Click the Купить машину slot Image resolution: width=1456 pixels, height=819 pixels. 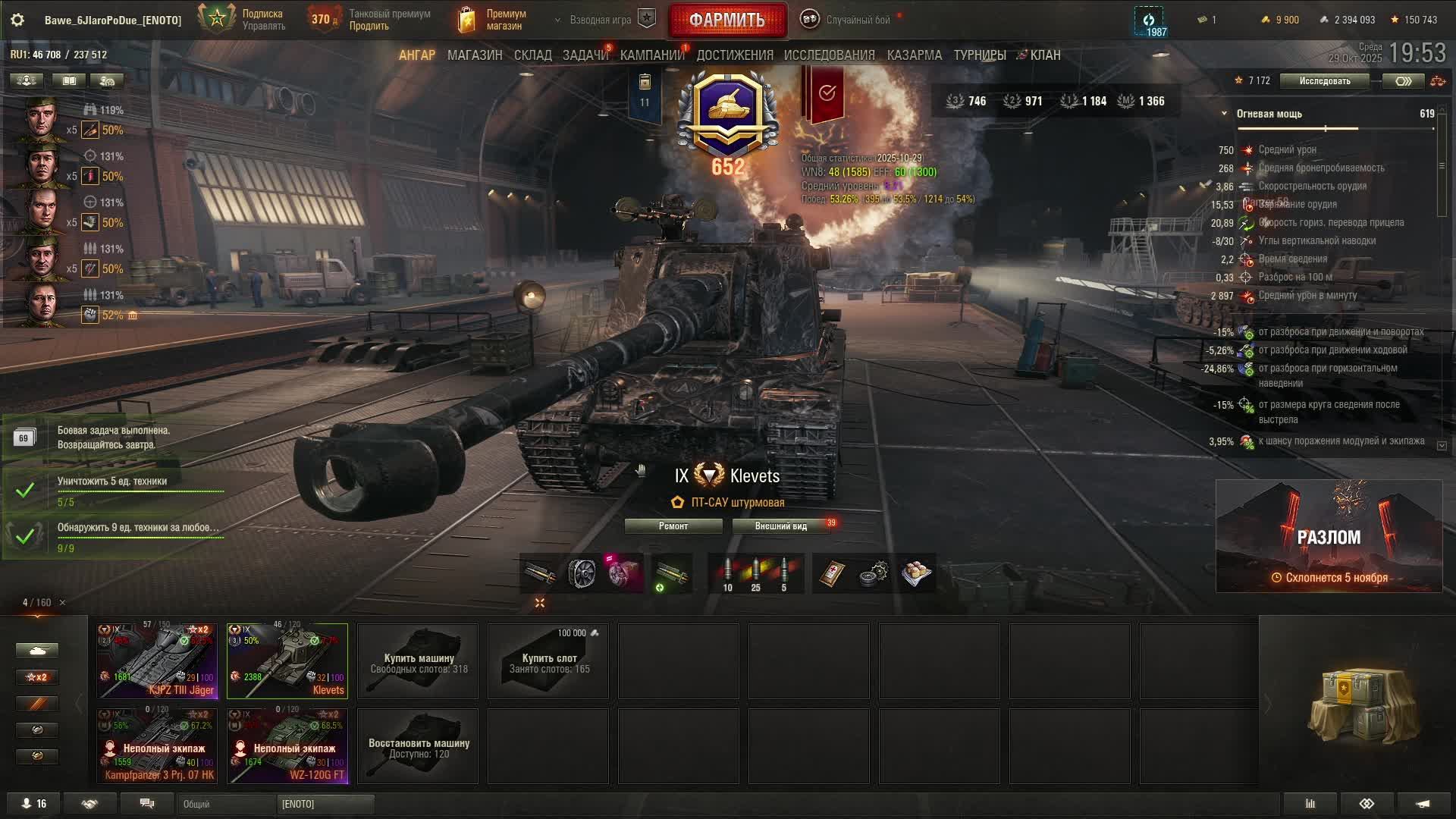pos(418,661)
